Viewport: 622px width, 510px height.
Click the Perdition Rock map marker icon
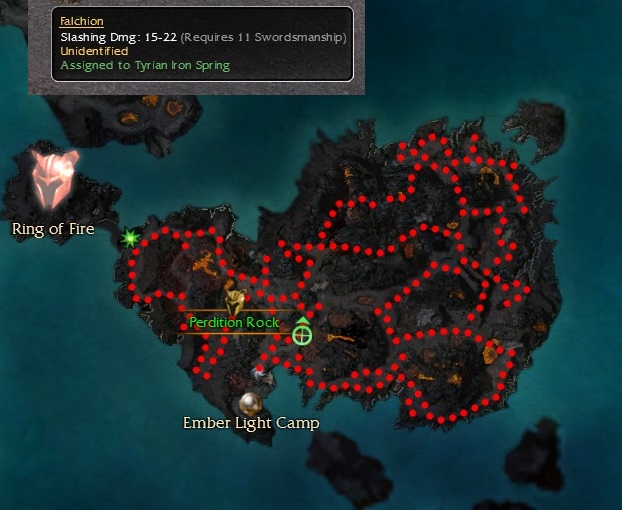(x=235, y=301)
